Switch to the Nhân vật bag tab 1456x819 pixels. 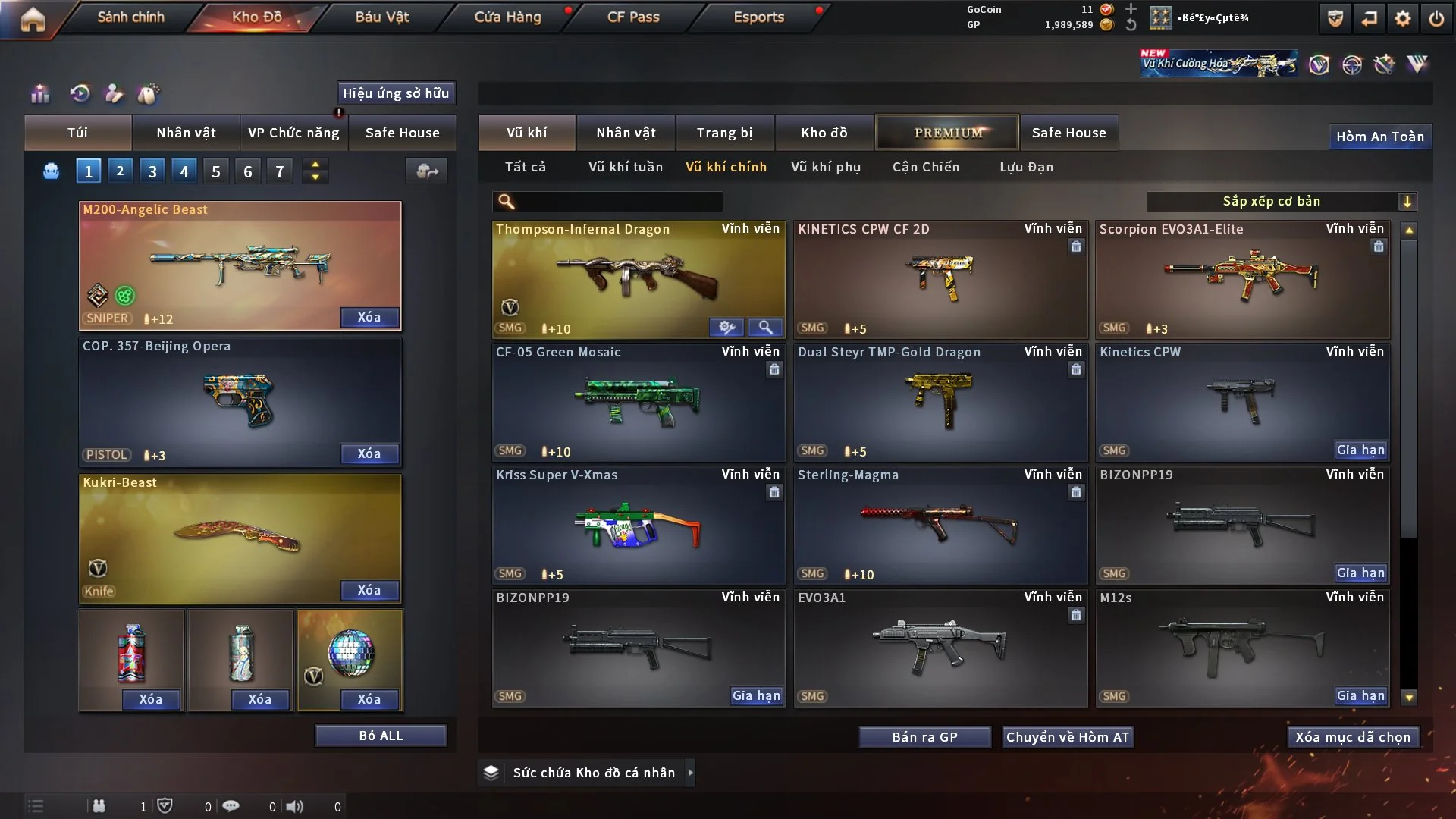(x=186, y=133)
